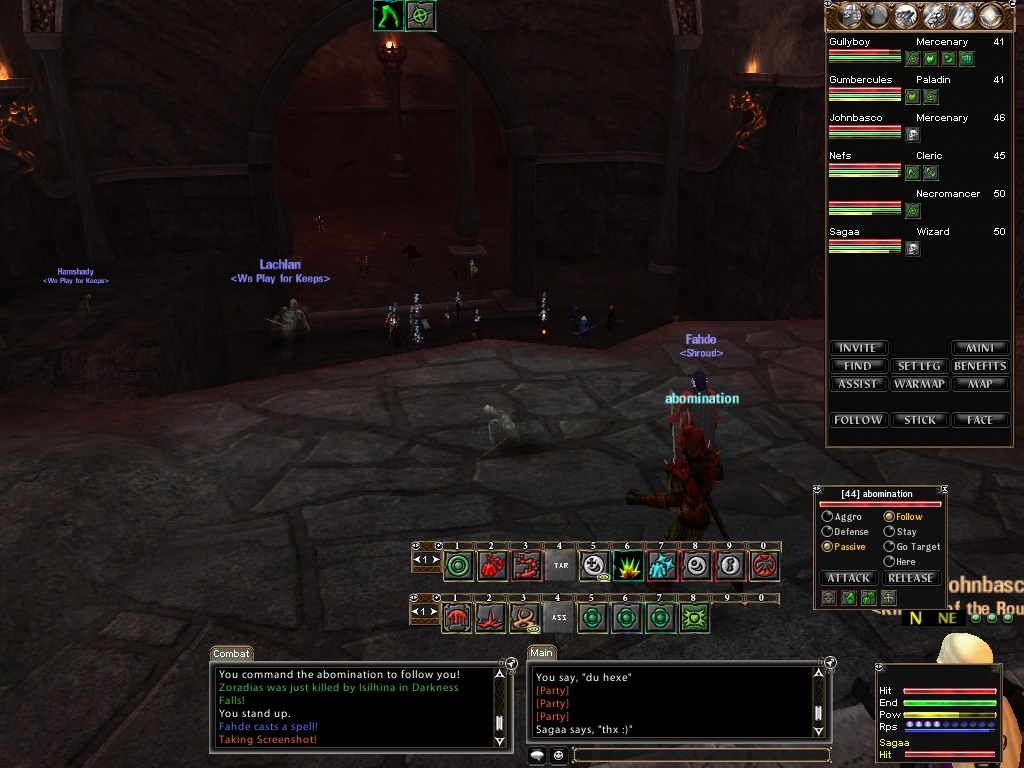Close the abomination pet window
Image resolution: width=1024 pixels, height=768 pixels.
point(942,490)
